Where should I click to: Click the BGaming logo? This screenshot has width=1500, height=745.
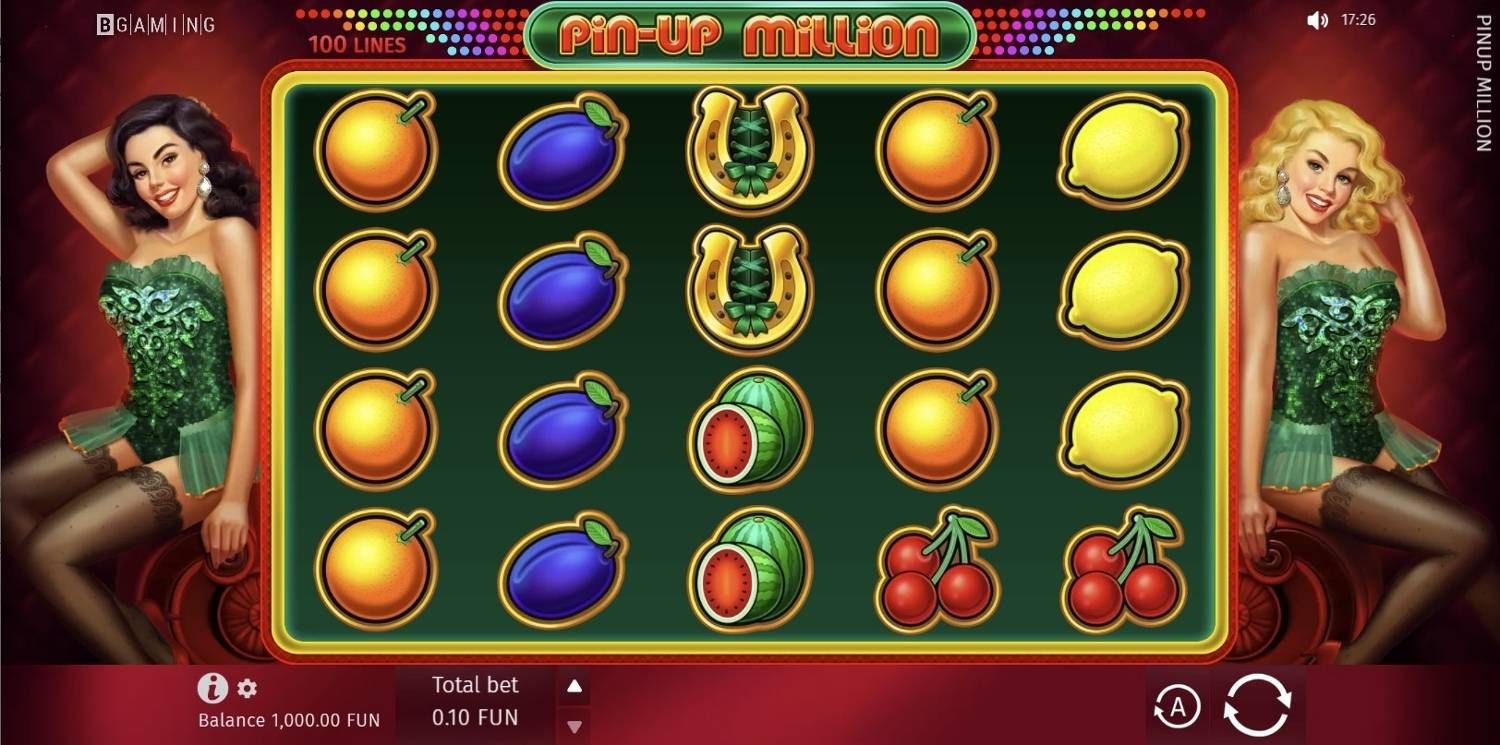(155, 23)
